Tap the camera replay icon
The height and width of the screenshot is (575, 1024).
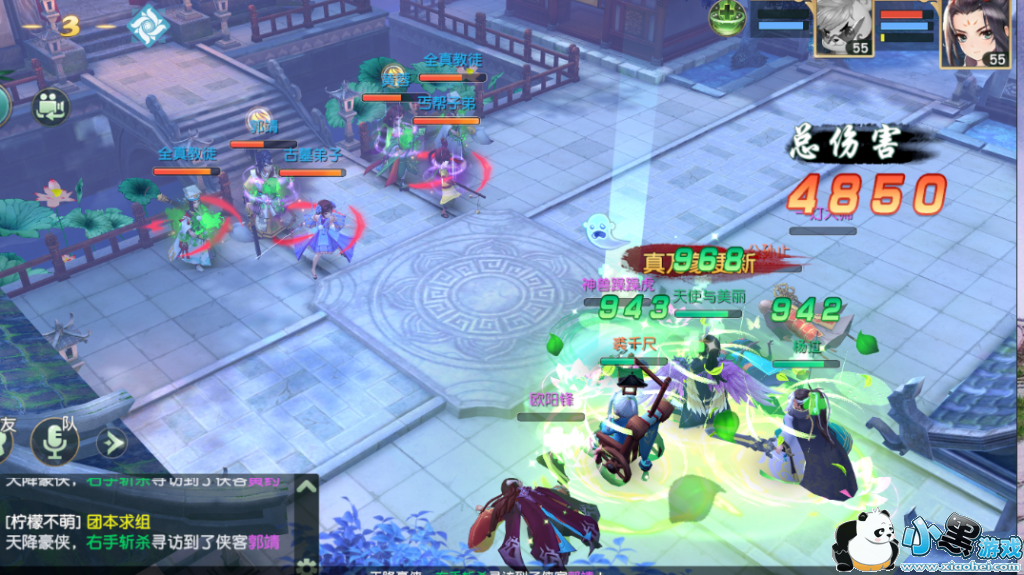click(50, 106)
